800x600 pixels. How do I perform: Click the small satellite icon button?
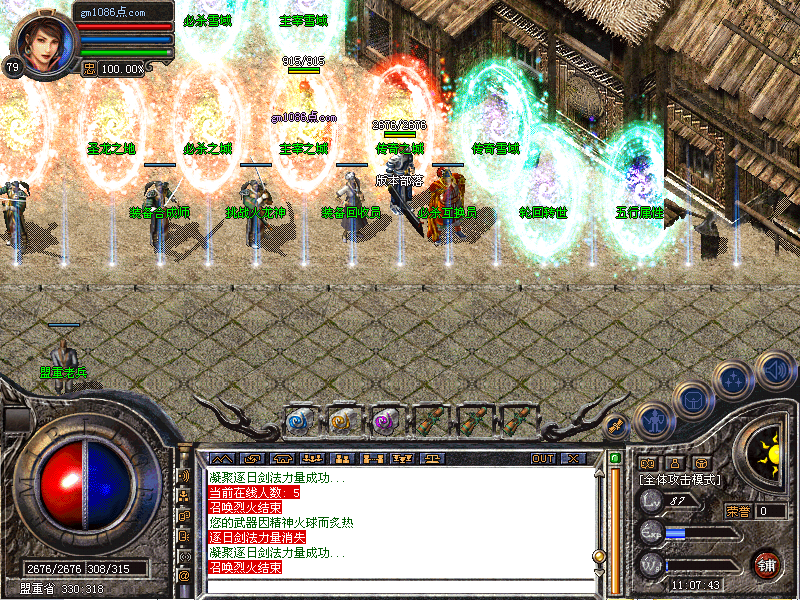[616, 425]
